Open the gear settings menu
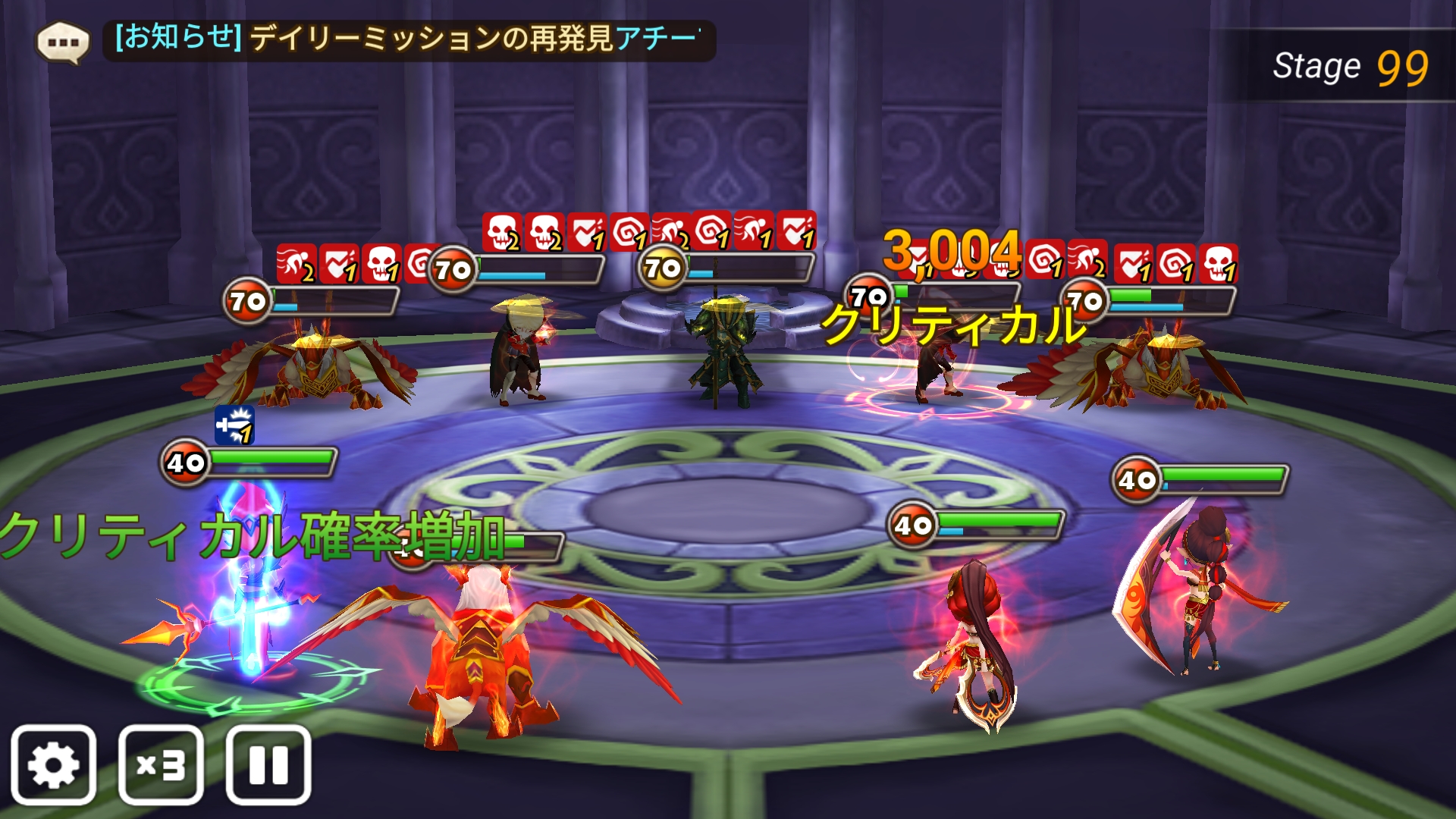The height and width of the screenshot is (819, 1456). [53, 764]
